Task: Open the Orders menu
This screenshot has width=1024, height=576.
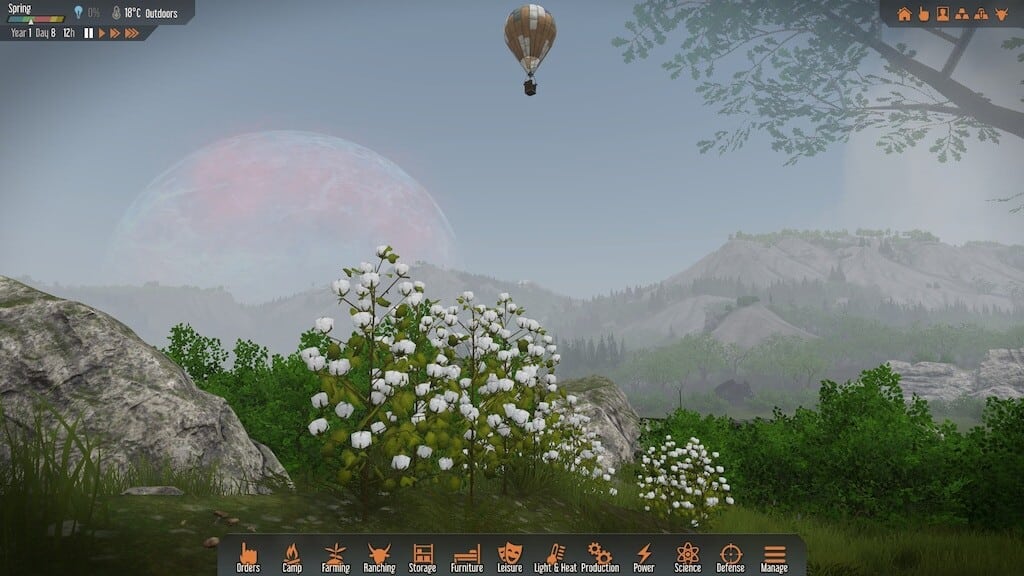Action: 248,556
